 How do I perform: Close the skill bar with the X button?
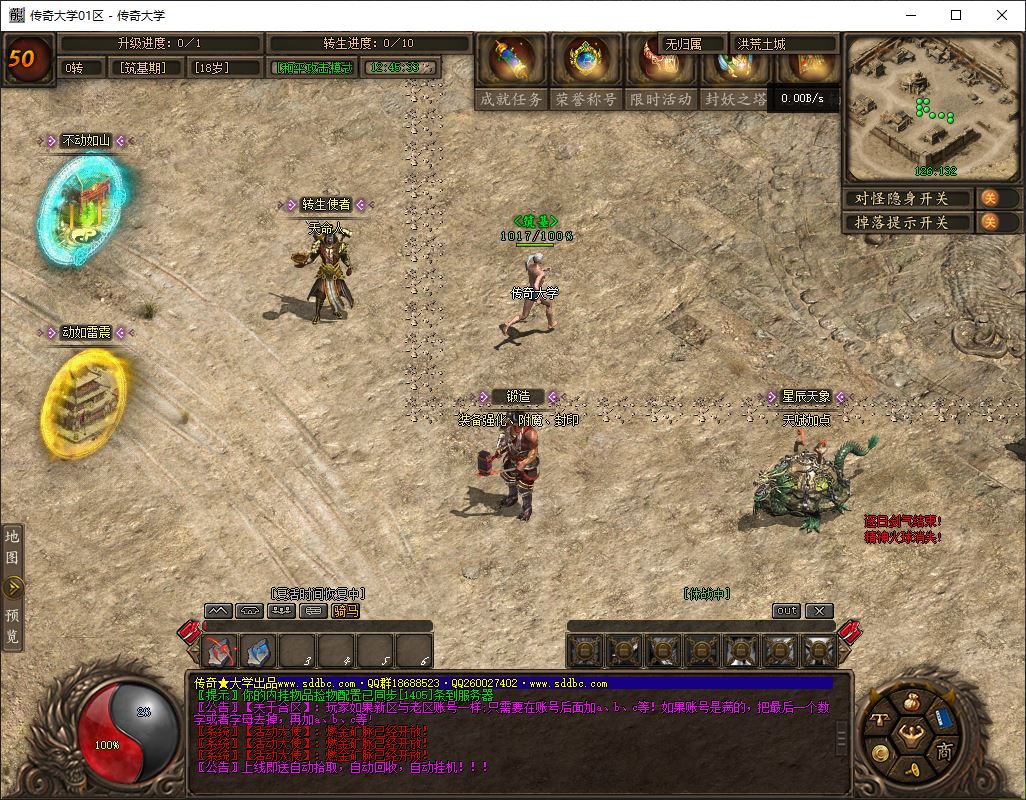pos(819,611)
